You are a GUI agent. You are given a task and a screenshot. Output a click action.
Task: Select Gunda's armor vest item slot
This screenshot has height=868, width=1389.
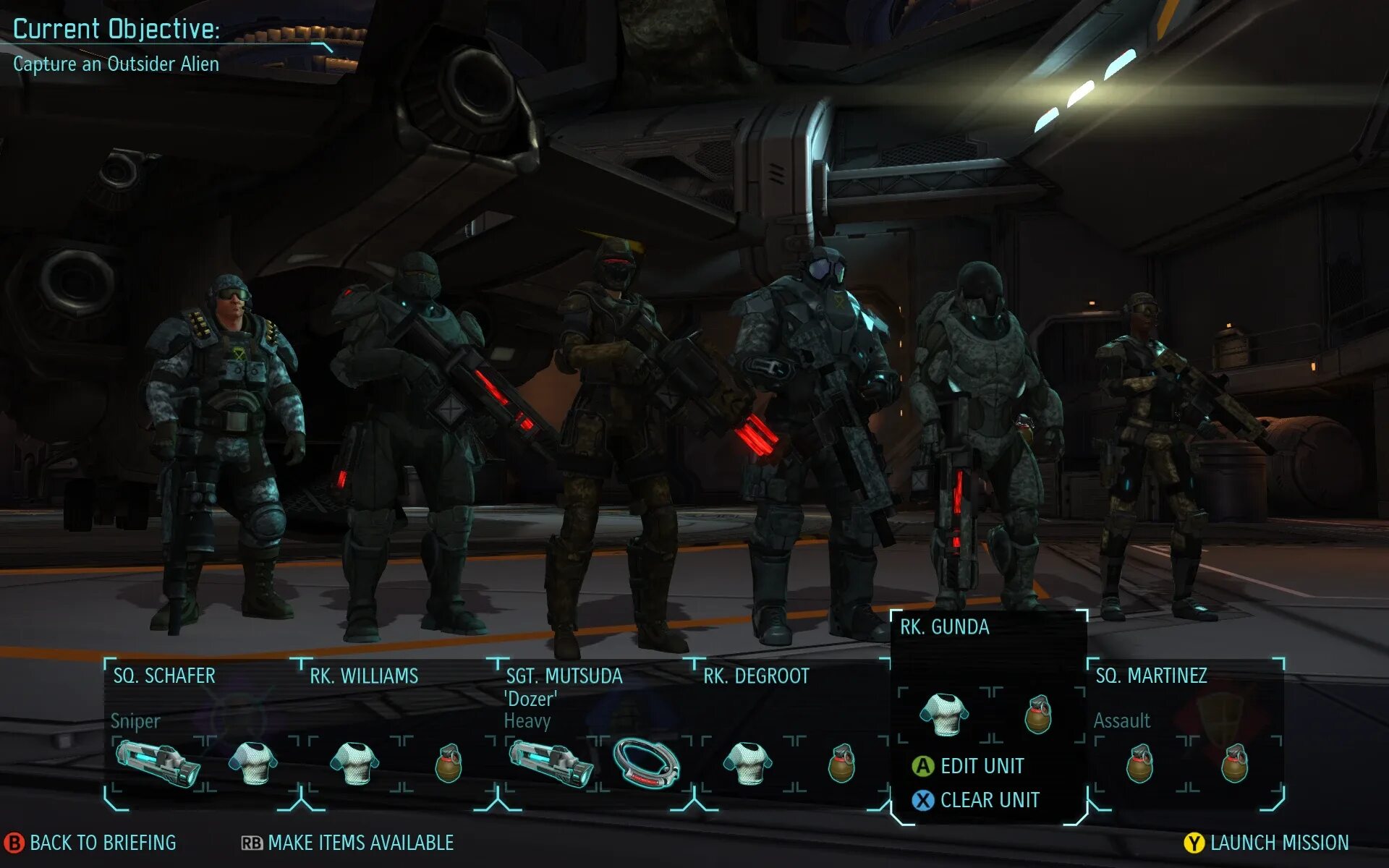click(x=943, y=715)
